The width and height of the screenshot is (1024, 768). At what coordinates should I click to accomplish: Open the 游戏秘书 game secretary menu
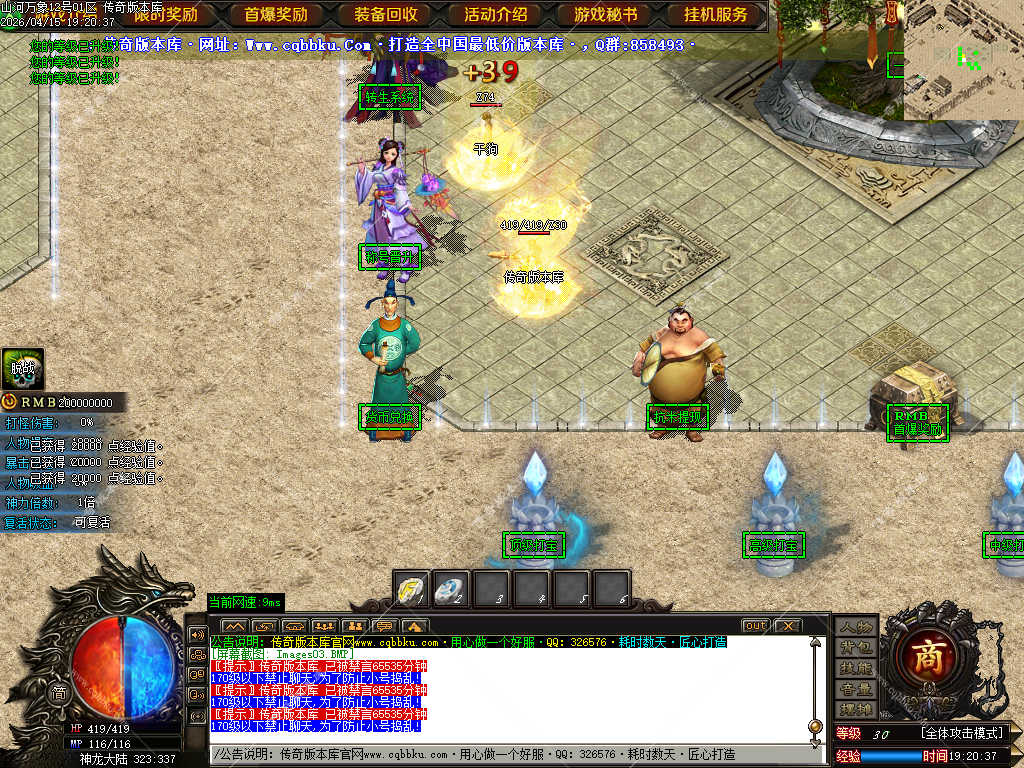tap(606, 15)
